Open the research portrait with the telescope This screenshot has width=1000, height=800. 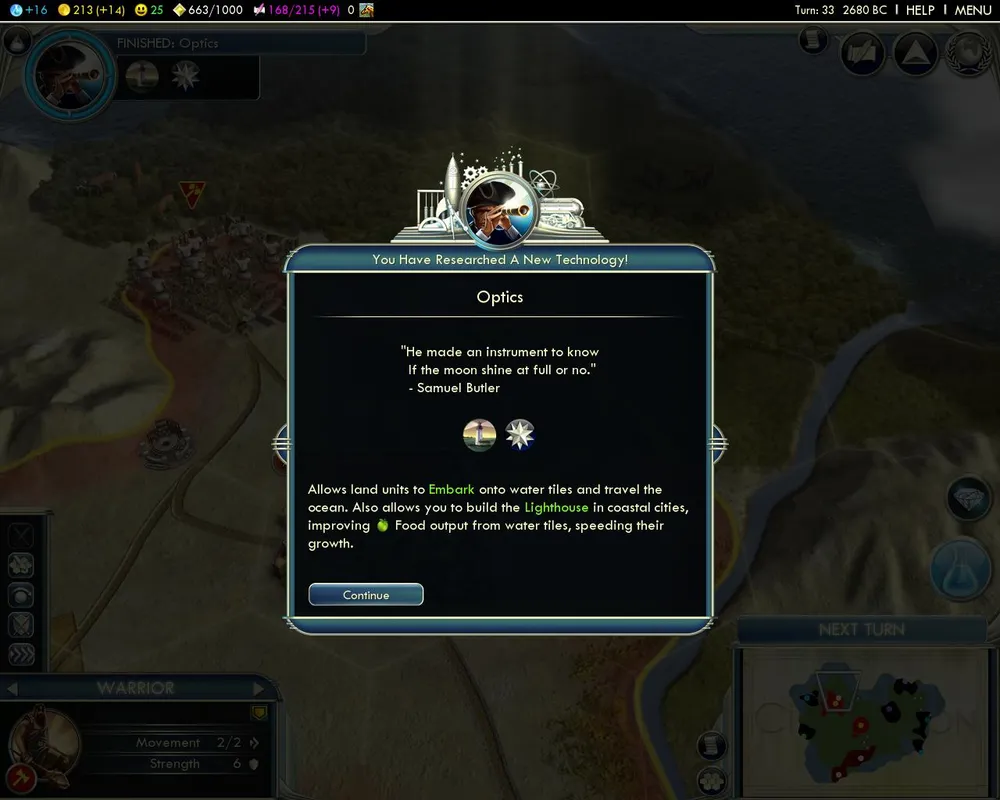tap(70, 73)
